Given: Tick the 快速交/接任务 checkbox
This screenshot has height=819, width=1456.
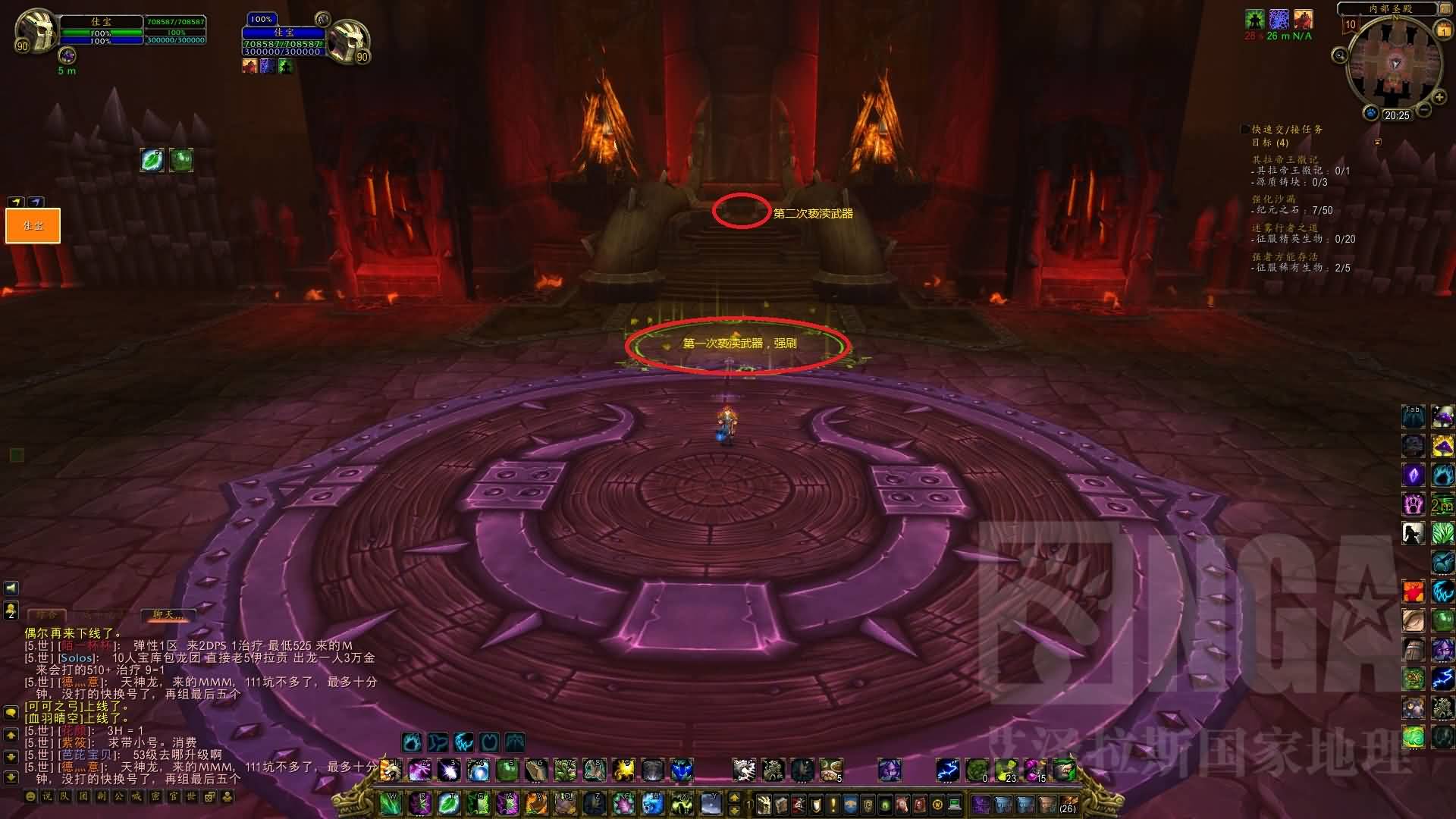Looking at the screenshot, I should (x=1245, y=130).
